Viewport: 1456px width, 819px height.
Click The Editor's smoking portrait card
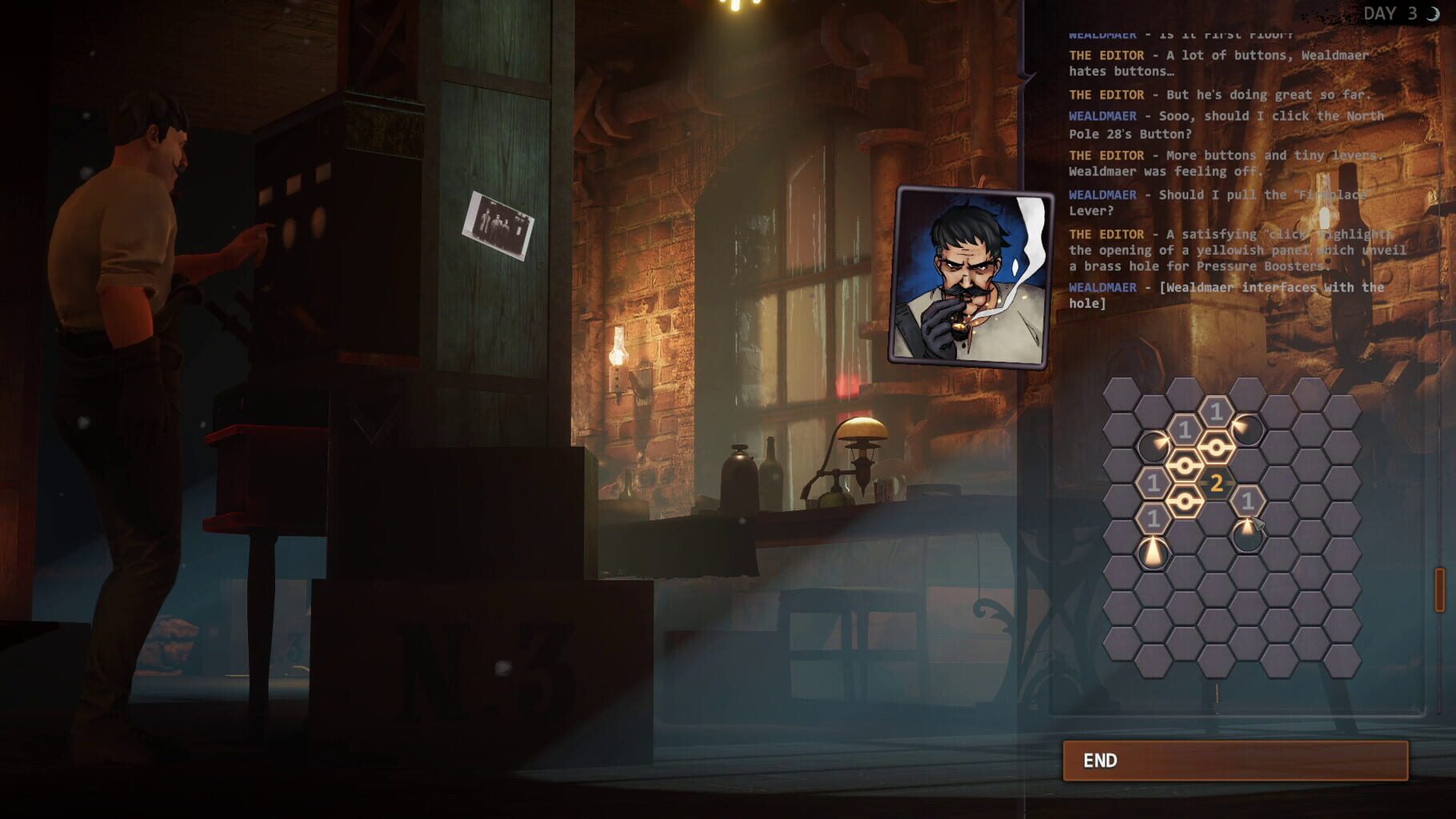coord(973,272)
